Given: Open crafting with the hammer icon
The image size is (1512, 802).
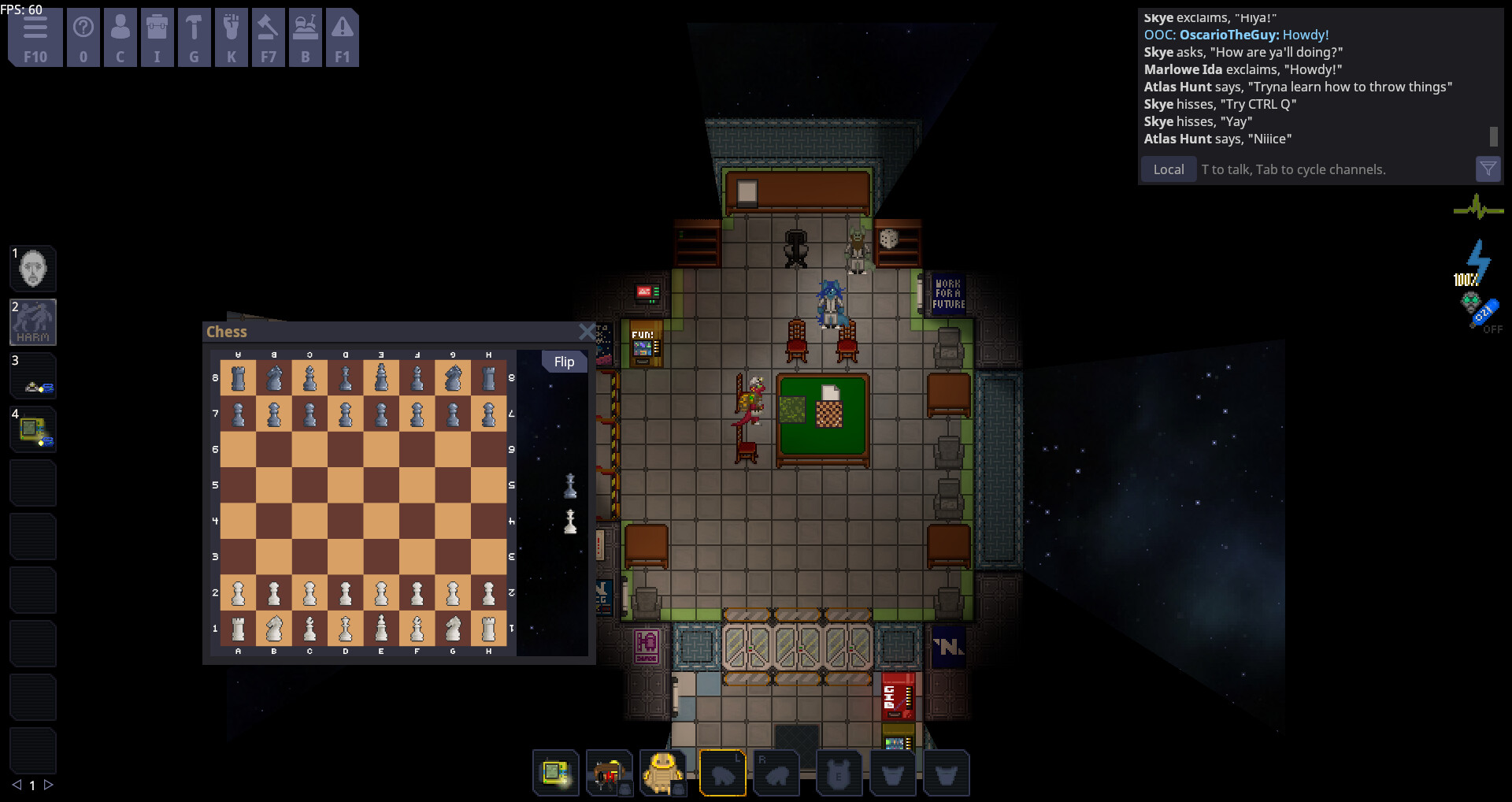Looking at the screenshot, I should 195,37.
